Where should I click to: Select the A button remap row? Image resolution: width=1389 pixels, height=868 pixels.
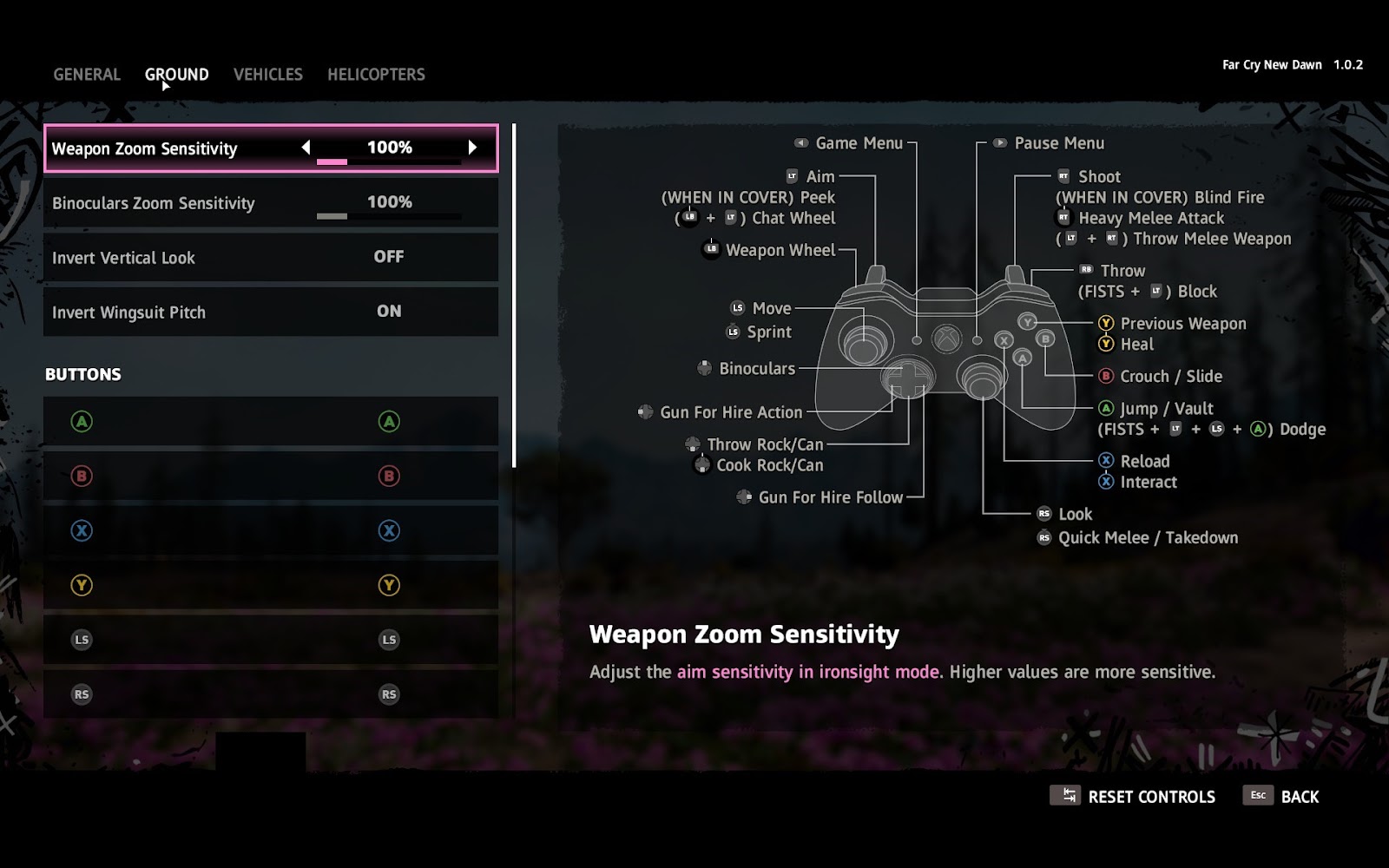[271, 422]
